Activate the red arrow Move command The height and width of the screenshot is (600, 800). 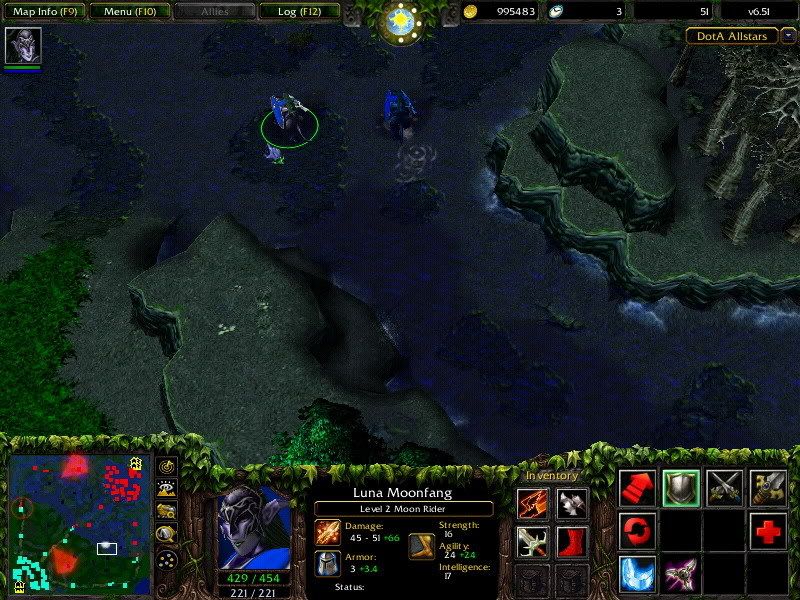(637, 487)
